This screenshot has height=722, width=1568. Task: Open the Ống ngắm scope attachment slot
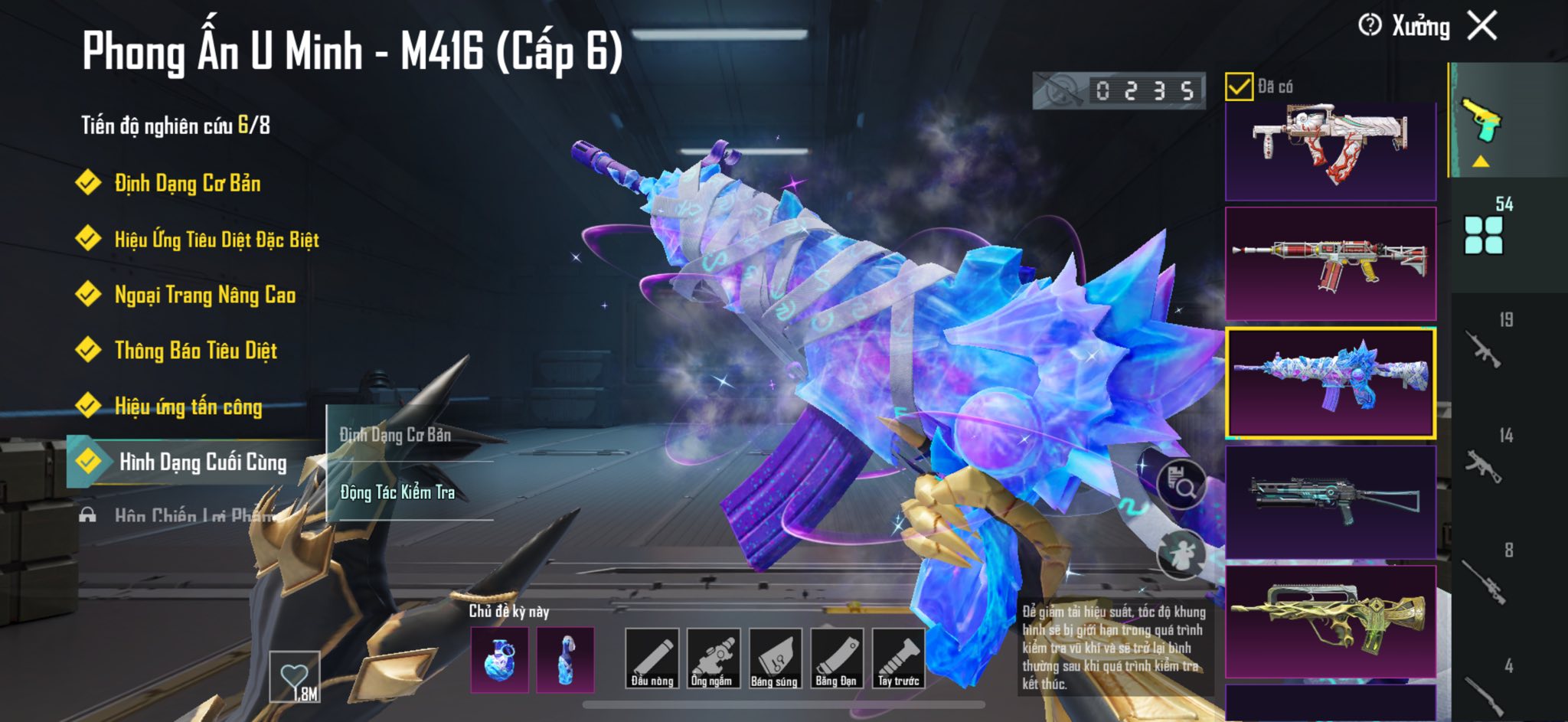[x=713, y=658]
